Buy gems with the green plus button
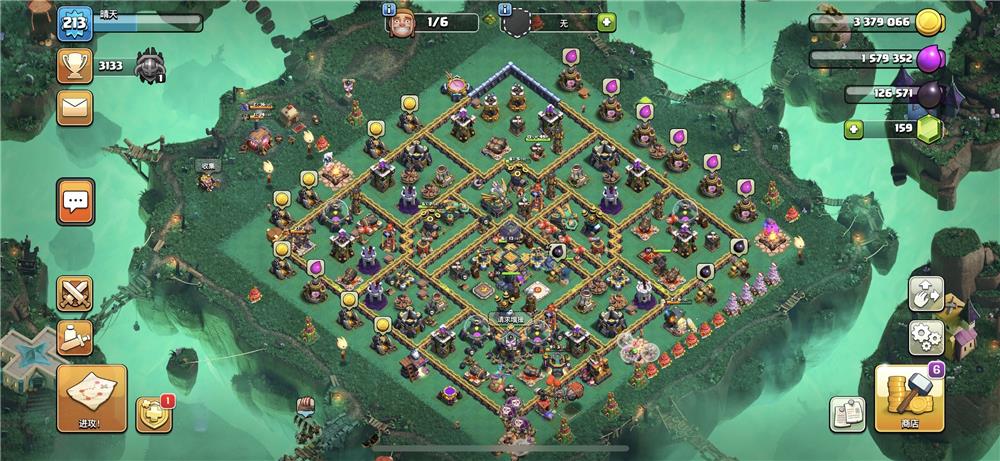Image resolution: width=1000 pixels, height=461 pixels. click(853, 129)
